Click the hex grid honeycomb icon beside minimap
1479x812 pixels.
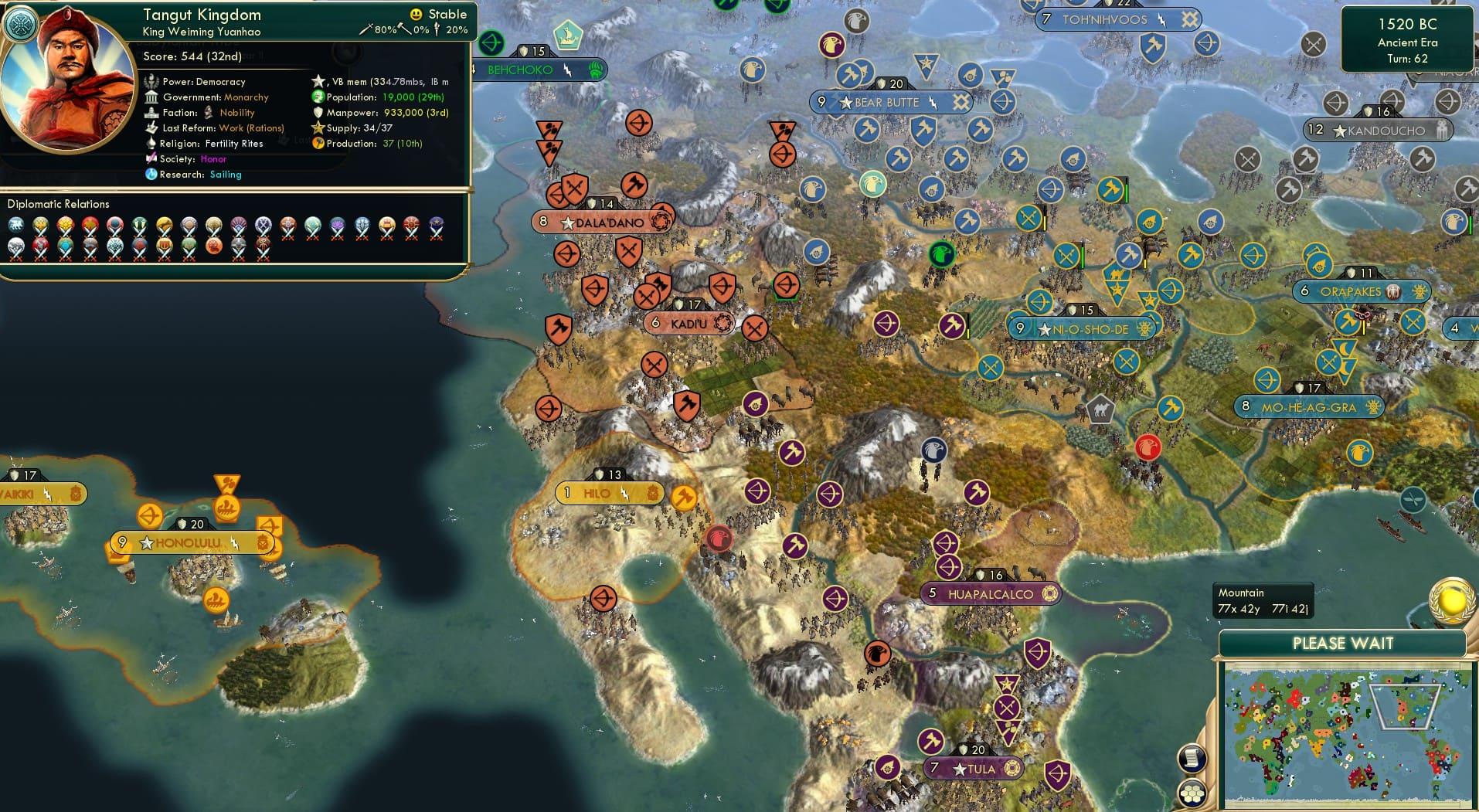[x=1192, y=792]
